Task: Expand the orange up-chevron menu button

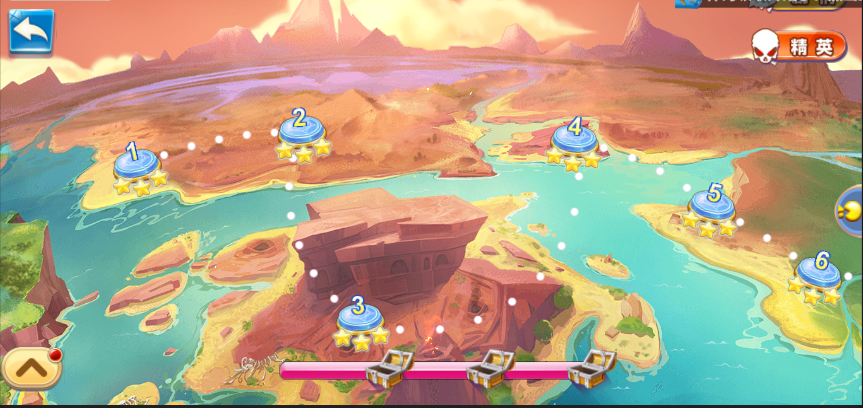Action: click(x=31, y=368)
